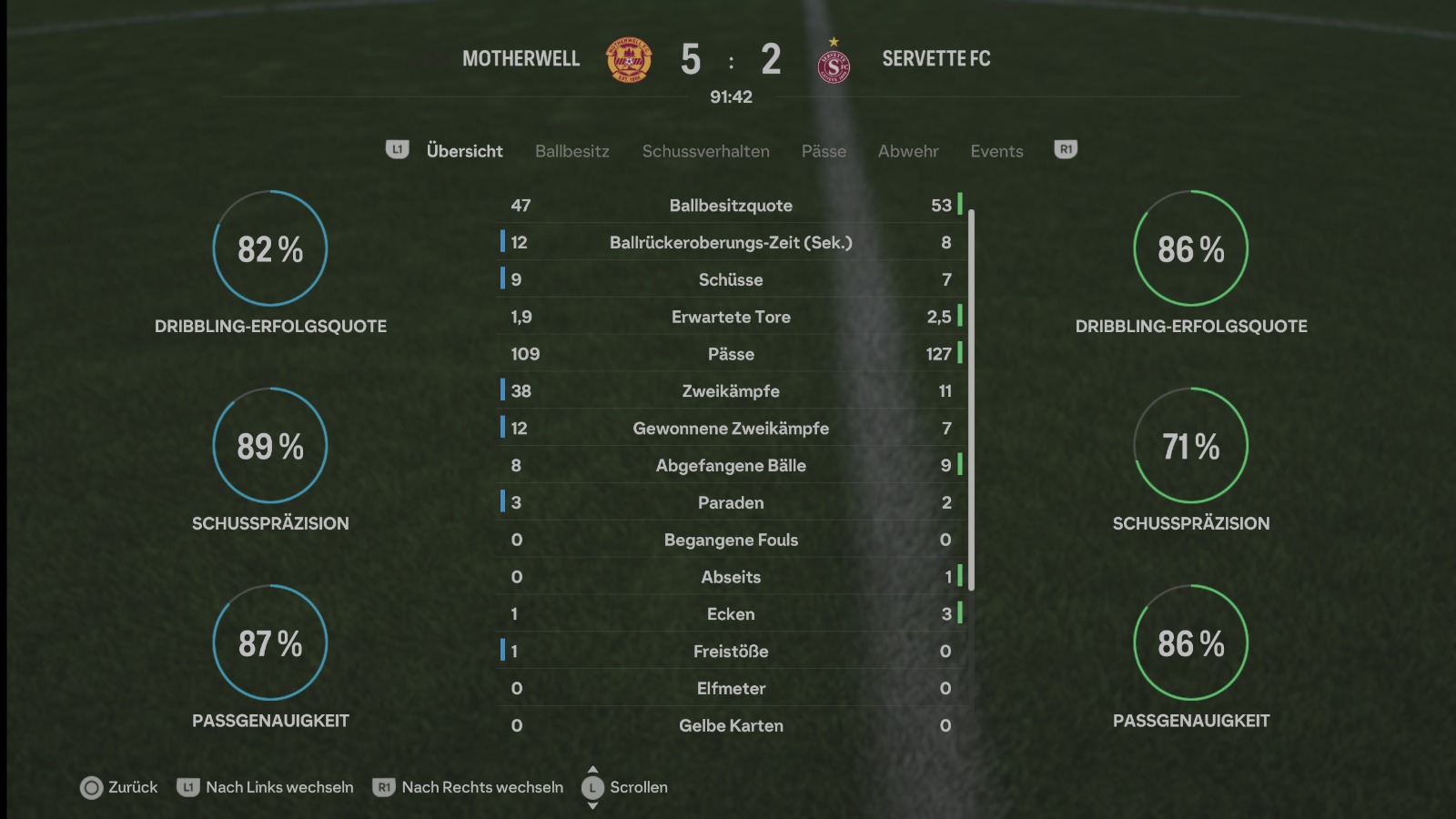Open the Schussverhalten tab

tap(705, 151)
